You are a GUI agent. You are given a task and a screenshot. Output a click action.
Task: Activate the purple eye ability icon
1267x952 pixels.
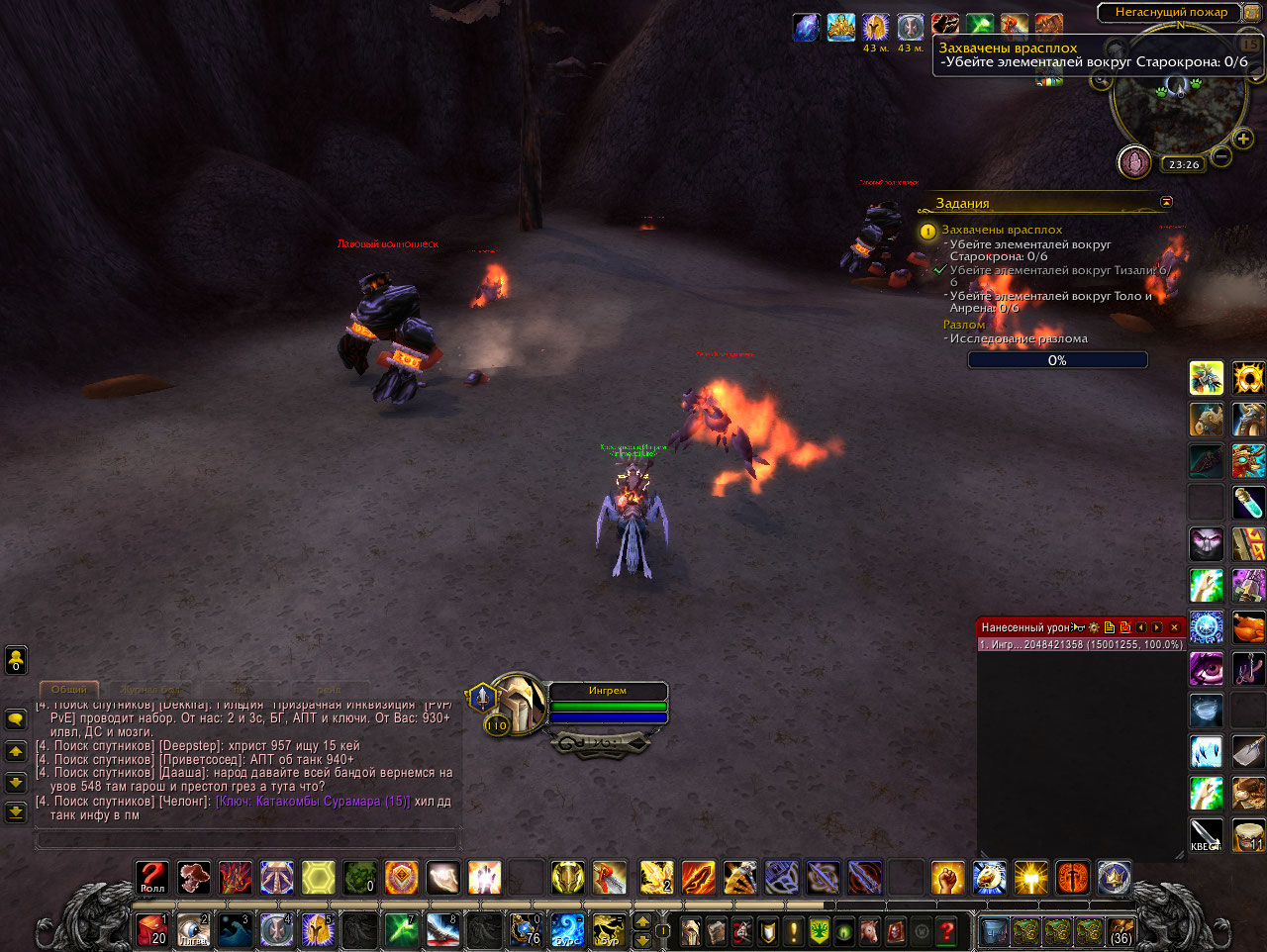pos(1206,669)
